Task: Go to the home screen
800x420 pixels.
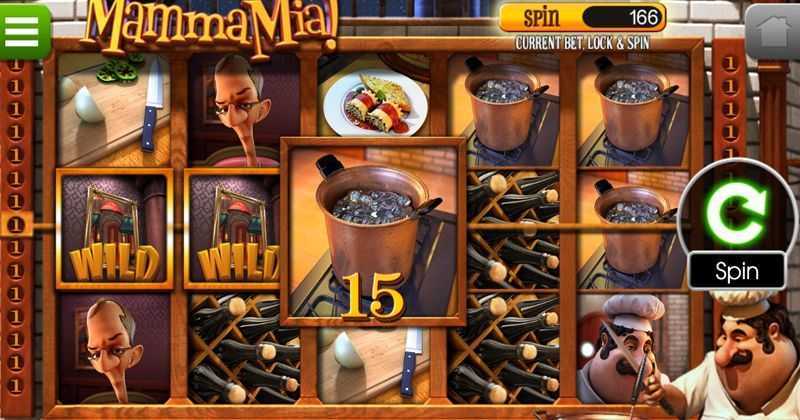Action: [x=773, y=33]
